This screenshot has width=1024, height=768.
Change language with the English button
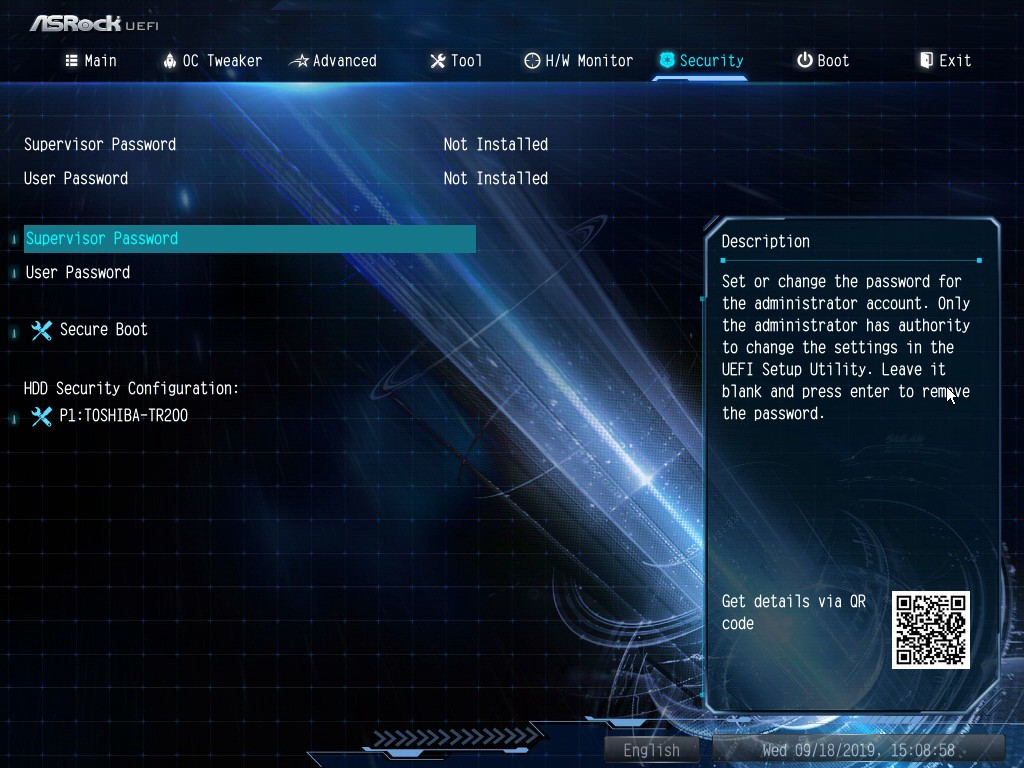point(651,750)
